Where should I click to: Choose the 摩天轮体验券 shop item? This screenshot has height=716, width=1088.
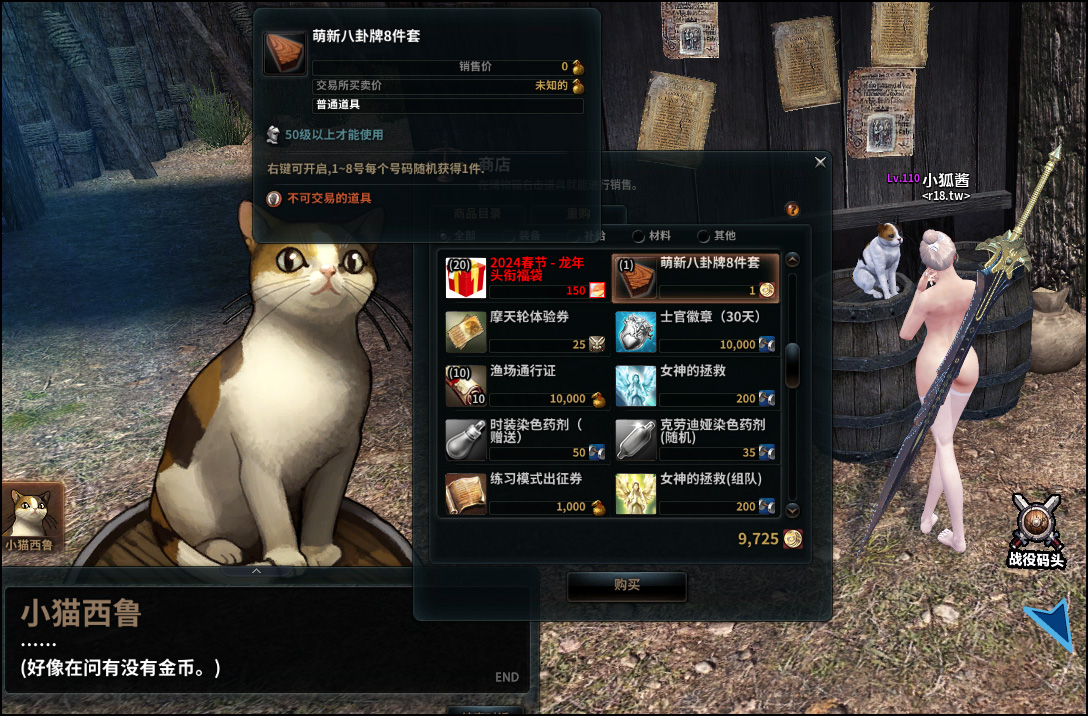(x=526, y=331)
